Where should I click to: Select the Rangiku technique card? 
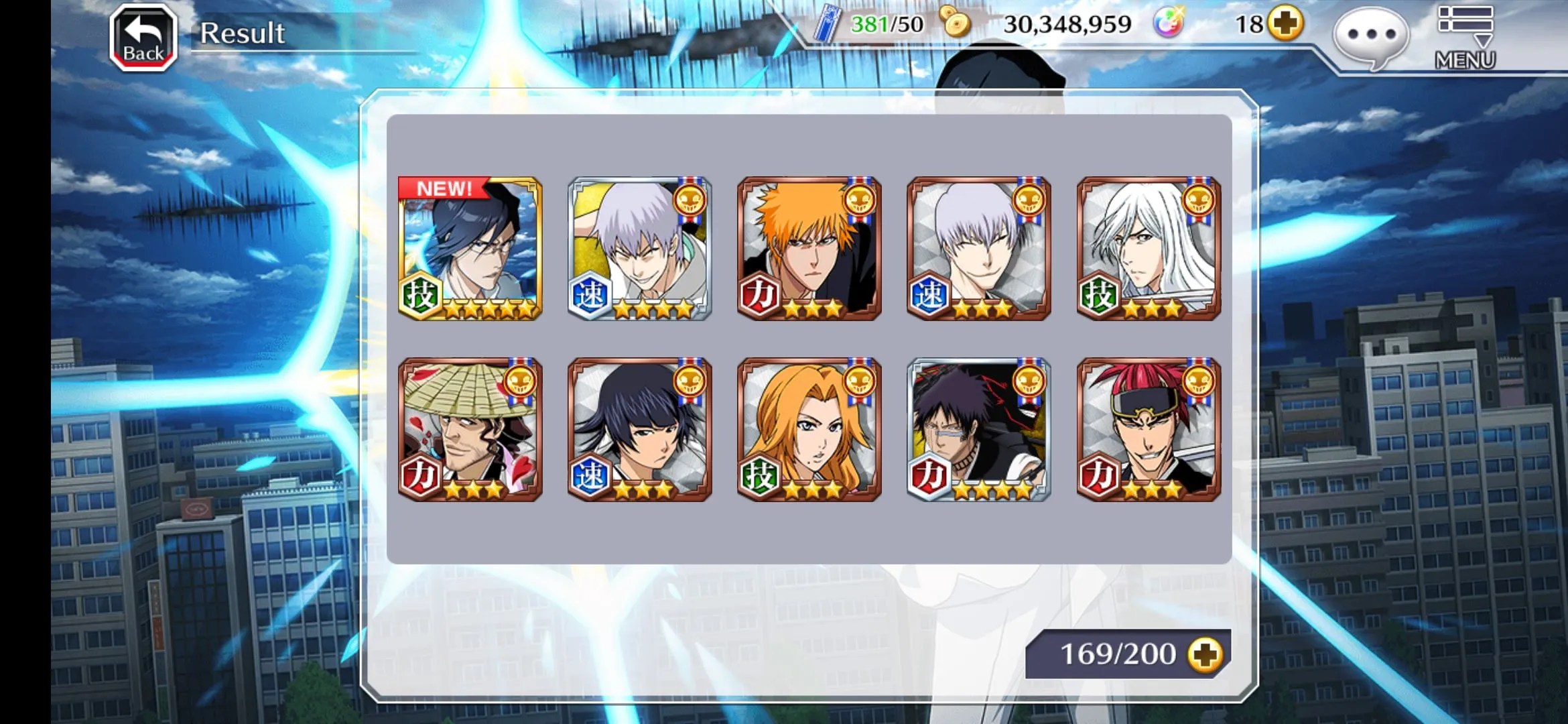point(809,430)
